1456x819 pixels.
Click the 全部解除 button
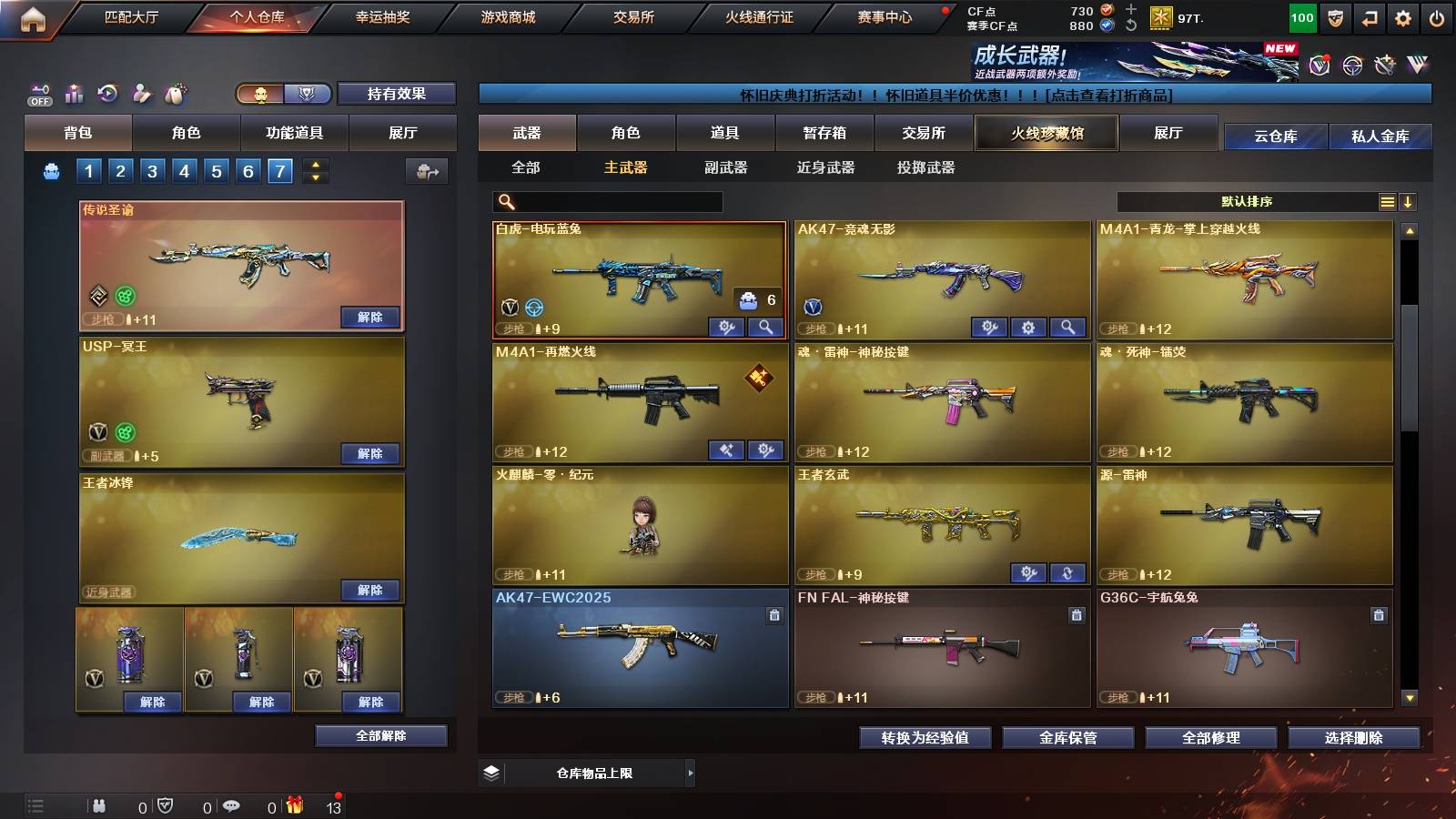(380, 735)
